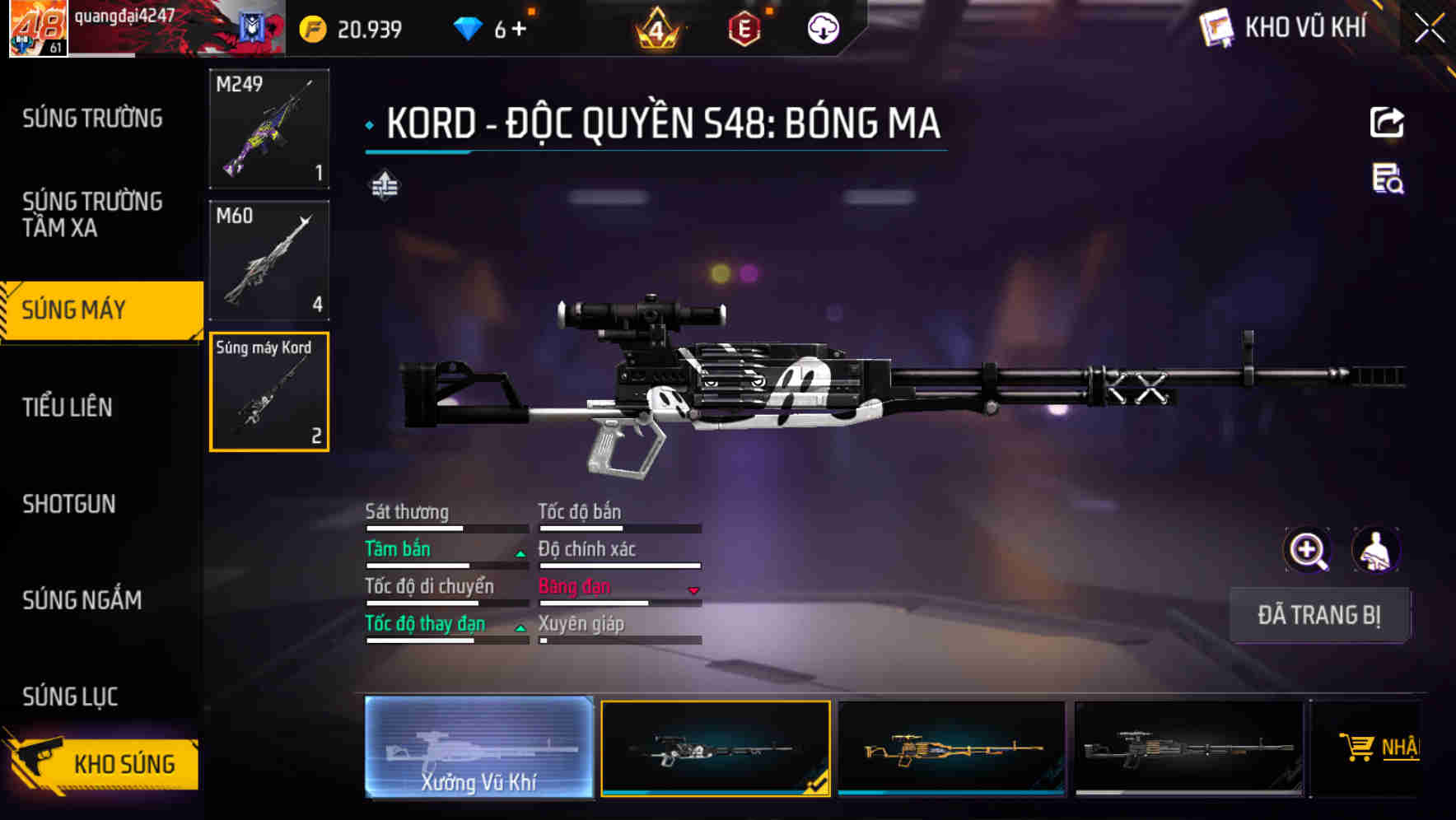Zoom in with the magnifier icon

1307,550
